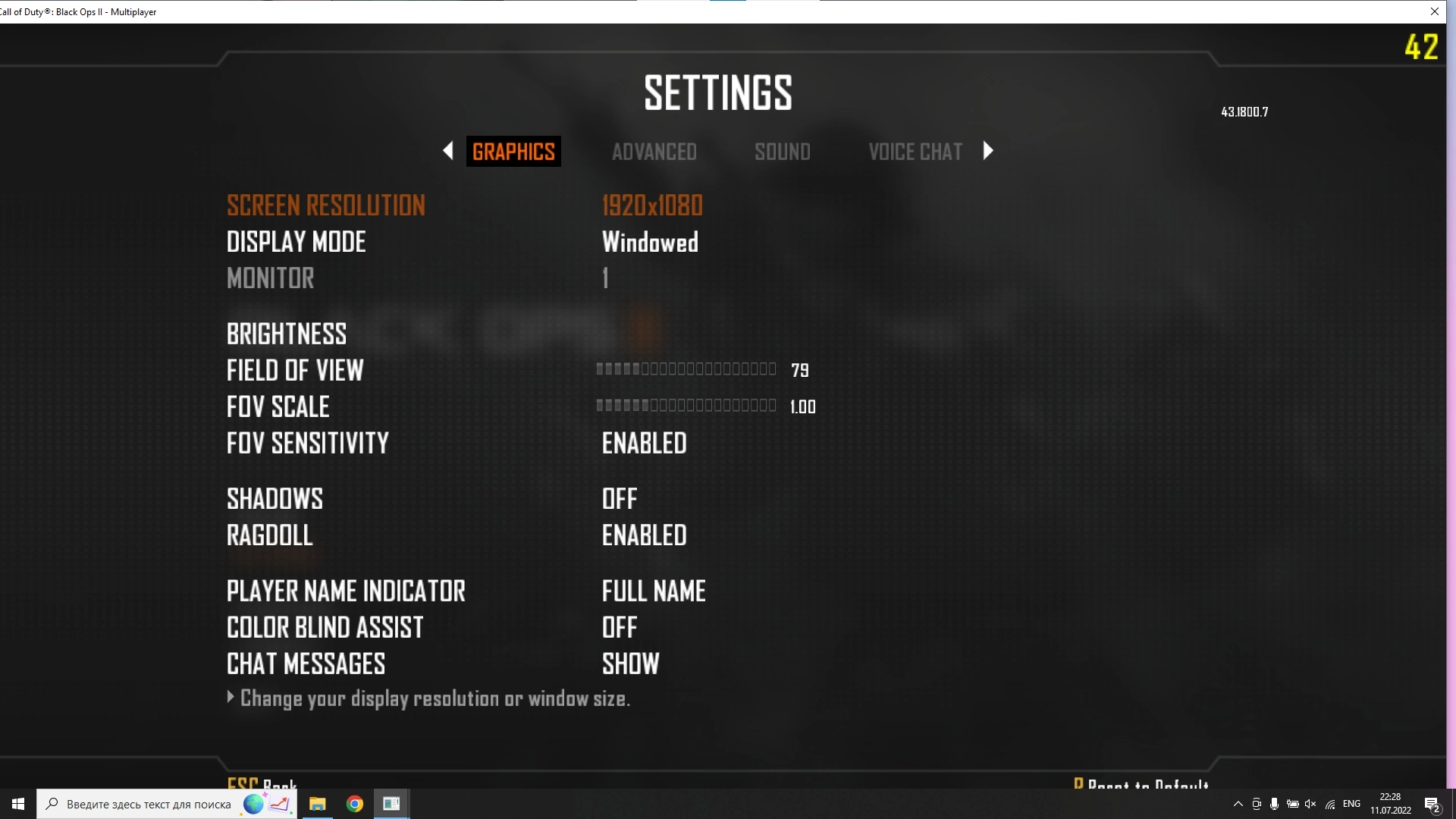Open the Sound settings tab

(782, 152)
